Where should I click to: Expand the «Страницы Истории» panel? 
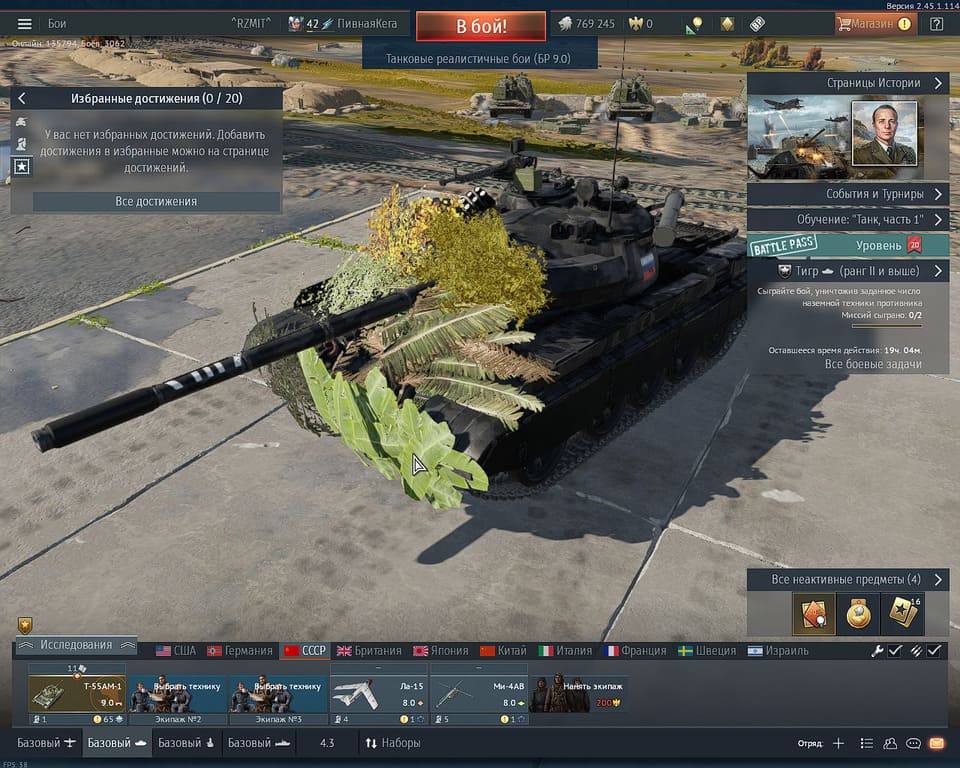pyautogui.click(x=848, y=84)
